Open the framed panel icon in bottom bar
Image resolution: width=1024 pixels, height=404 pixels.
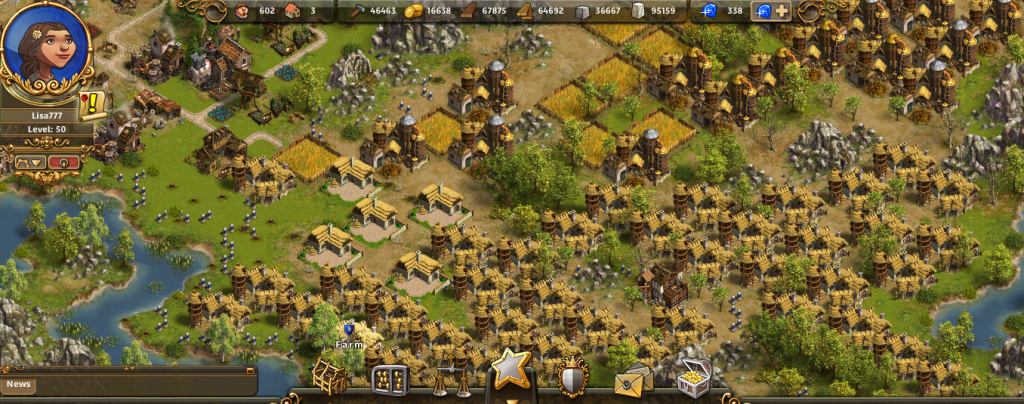coord(388,379)
